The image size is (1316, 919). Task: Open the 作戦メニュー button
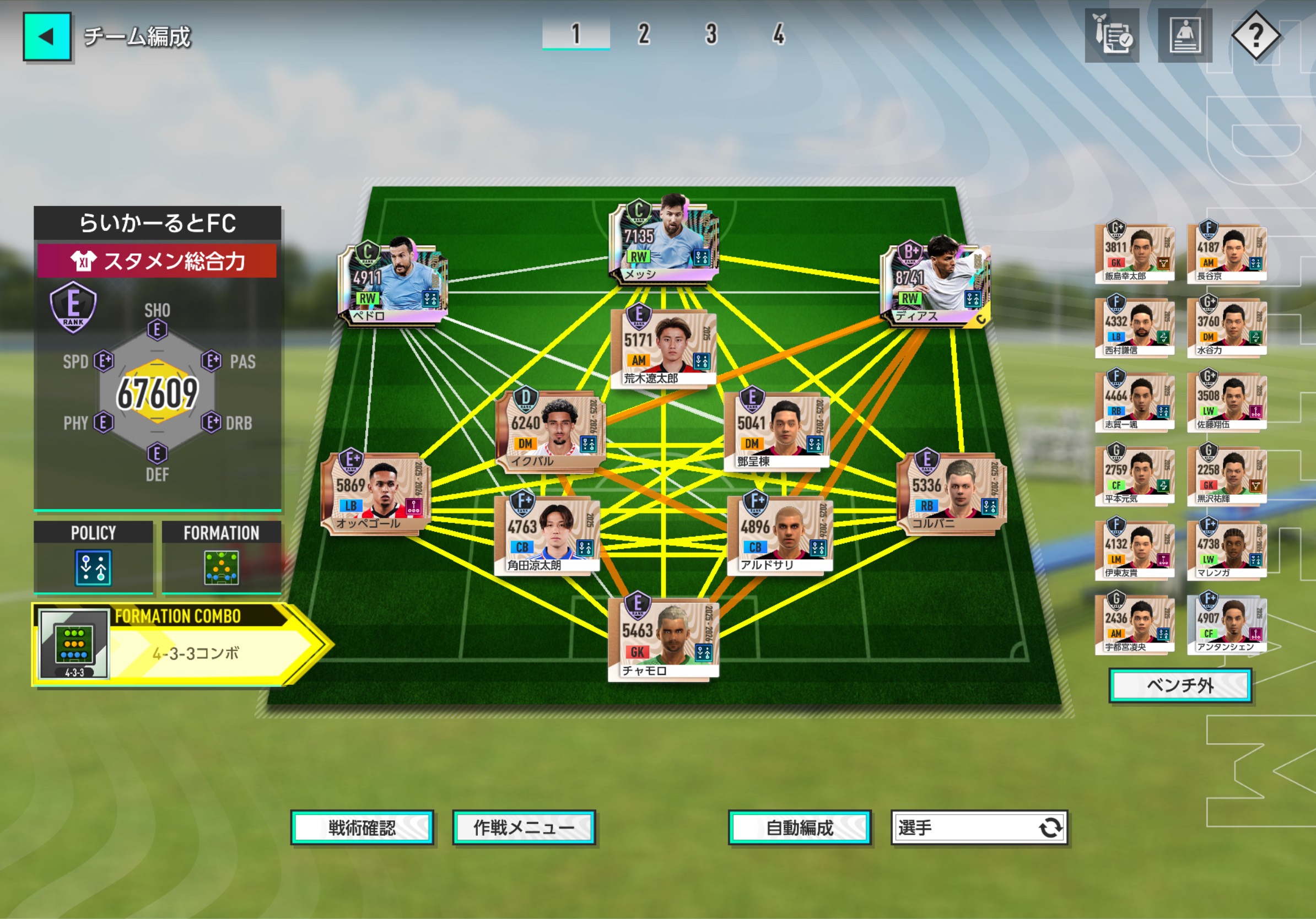524,828
